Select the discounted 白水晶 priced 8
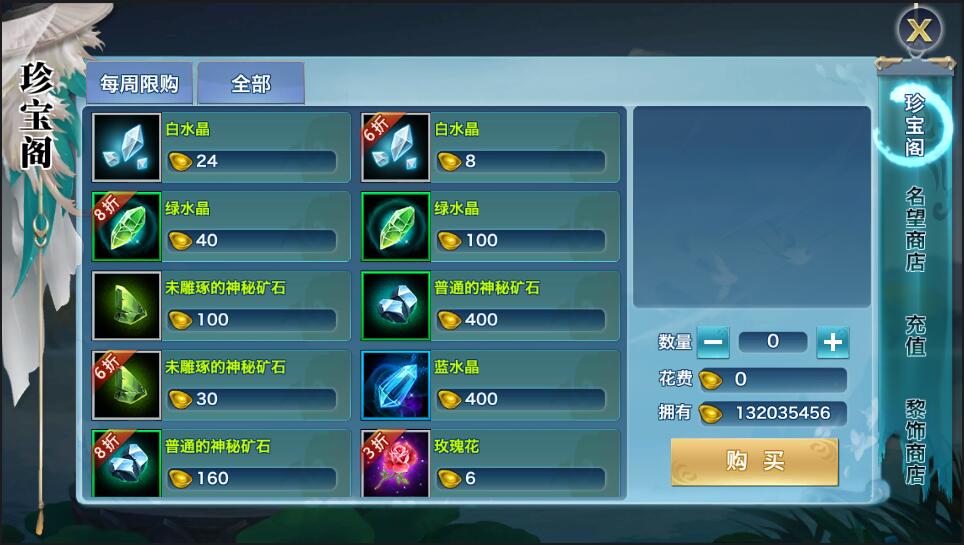Screen dimensions: 964x545 [490, 147]
